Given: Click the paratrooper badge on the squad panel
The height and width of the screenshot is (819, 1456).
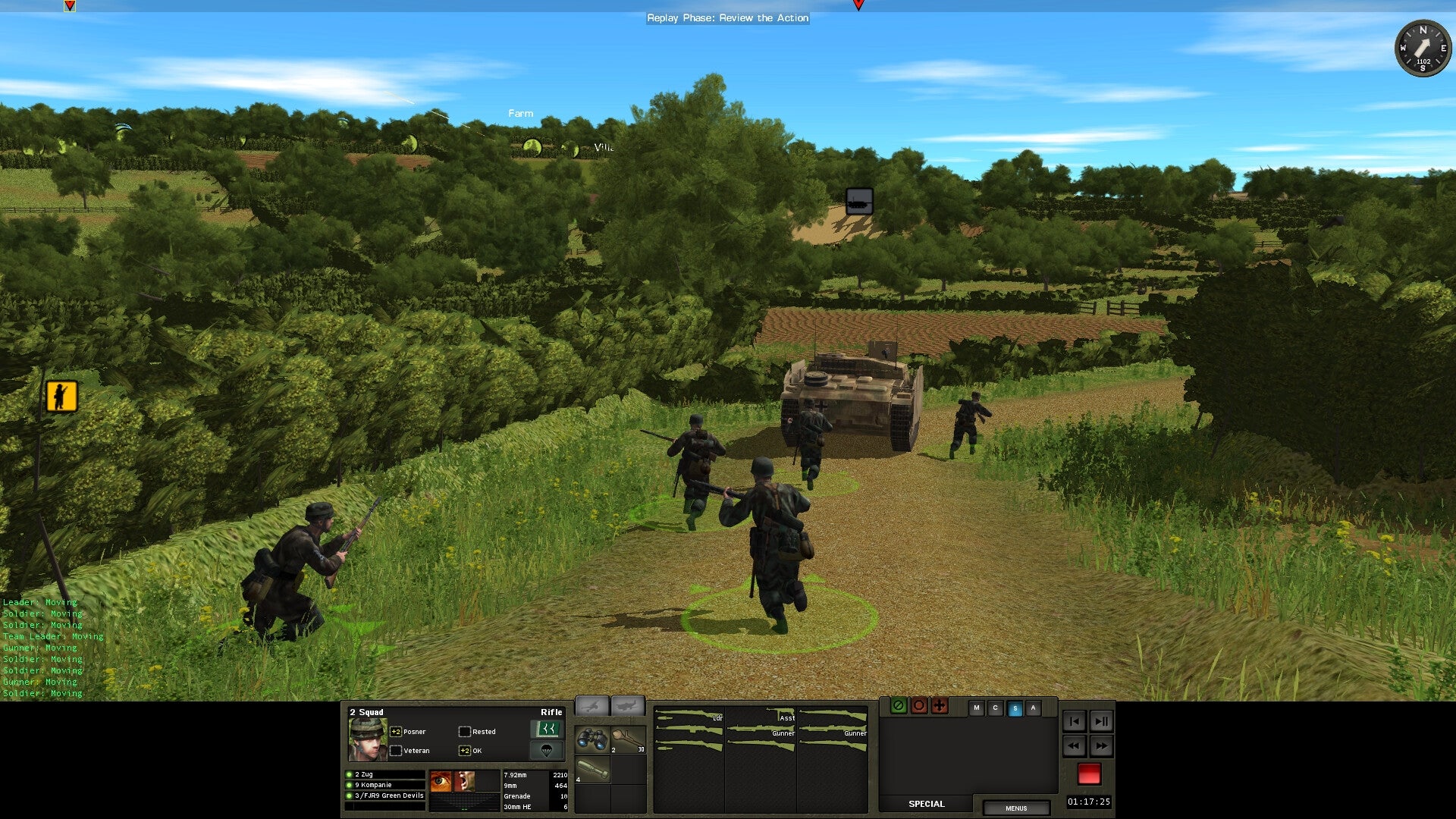Looking at the screenshot, I should [548, 750].
